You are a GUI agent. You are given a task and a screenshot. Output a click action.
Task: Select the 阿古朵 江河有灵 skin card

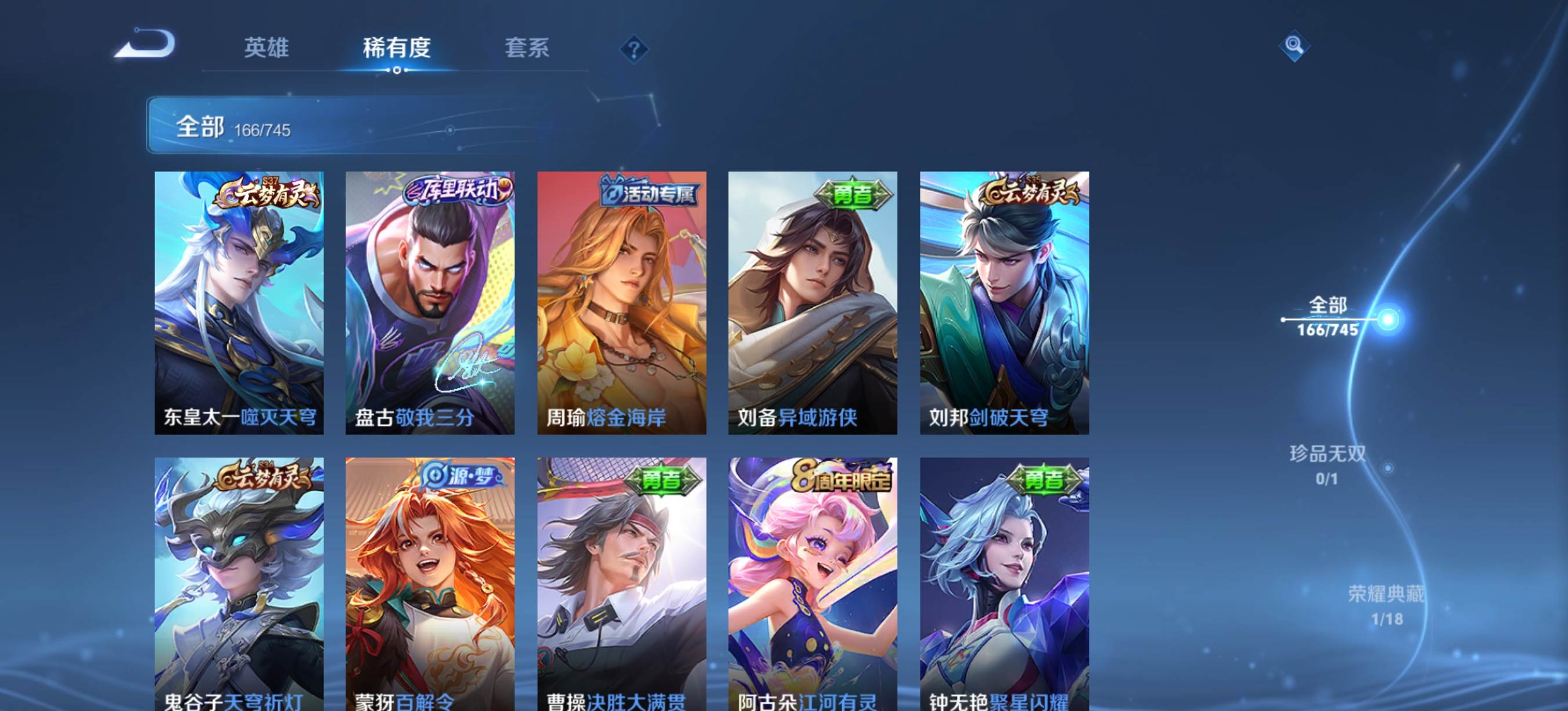click(x=812, y=583)
